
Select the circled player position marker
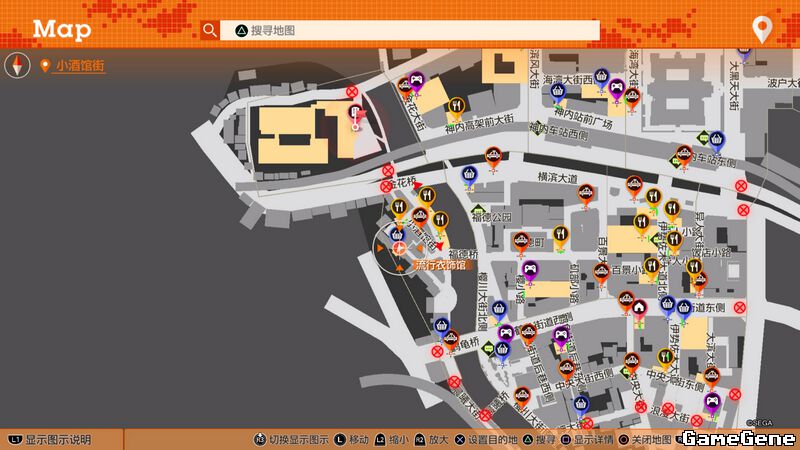(x=398, y=247)
